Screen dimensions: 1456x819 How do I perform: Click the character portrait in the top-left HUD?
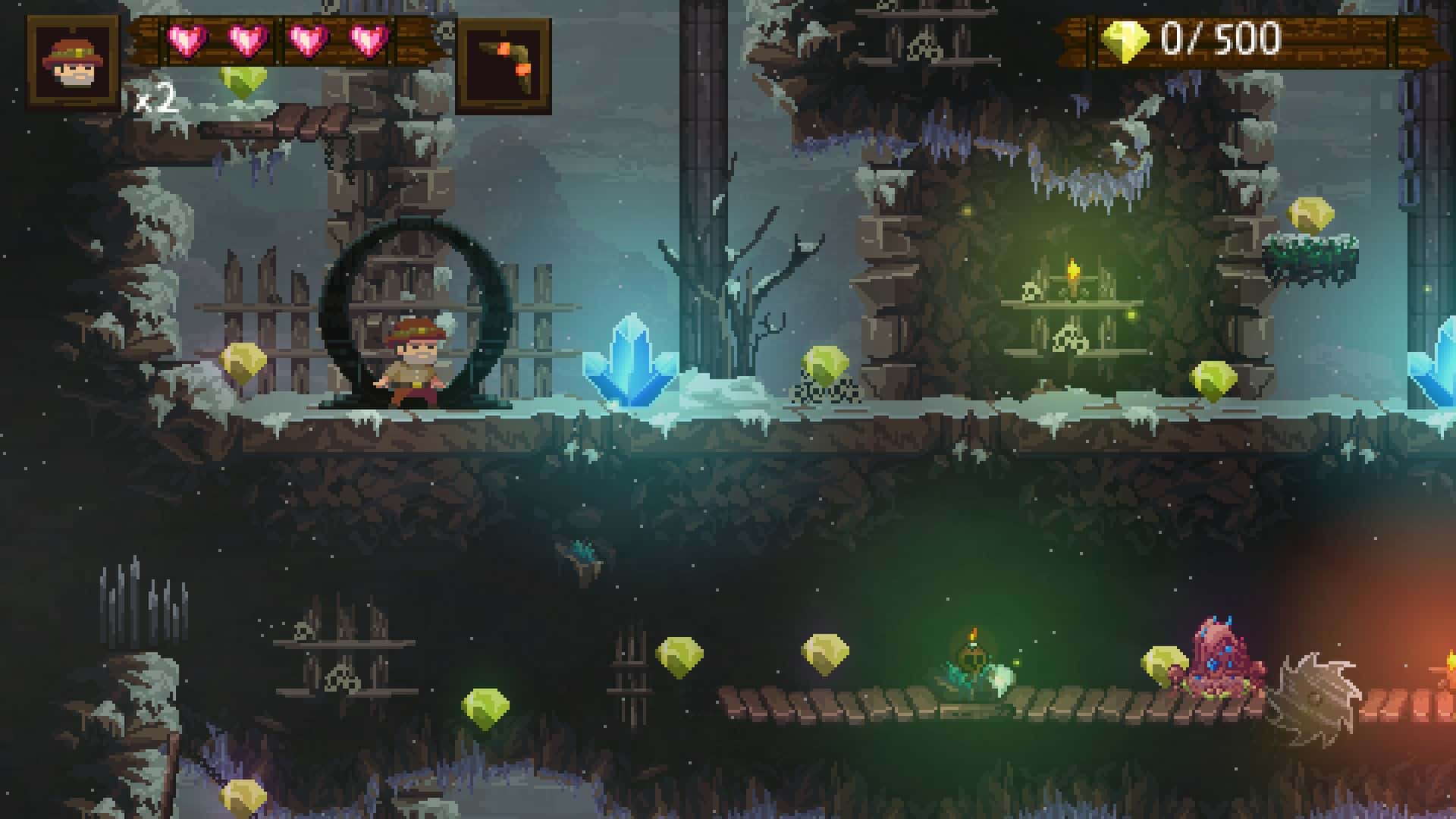point(72,59)
